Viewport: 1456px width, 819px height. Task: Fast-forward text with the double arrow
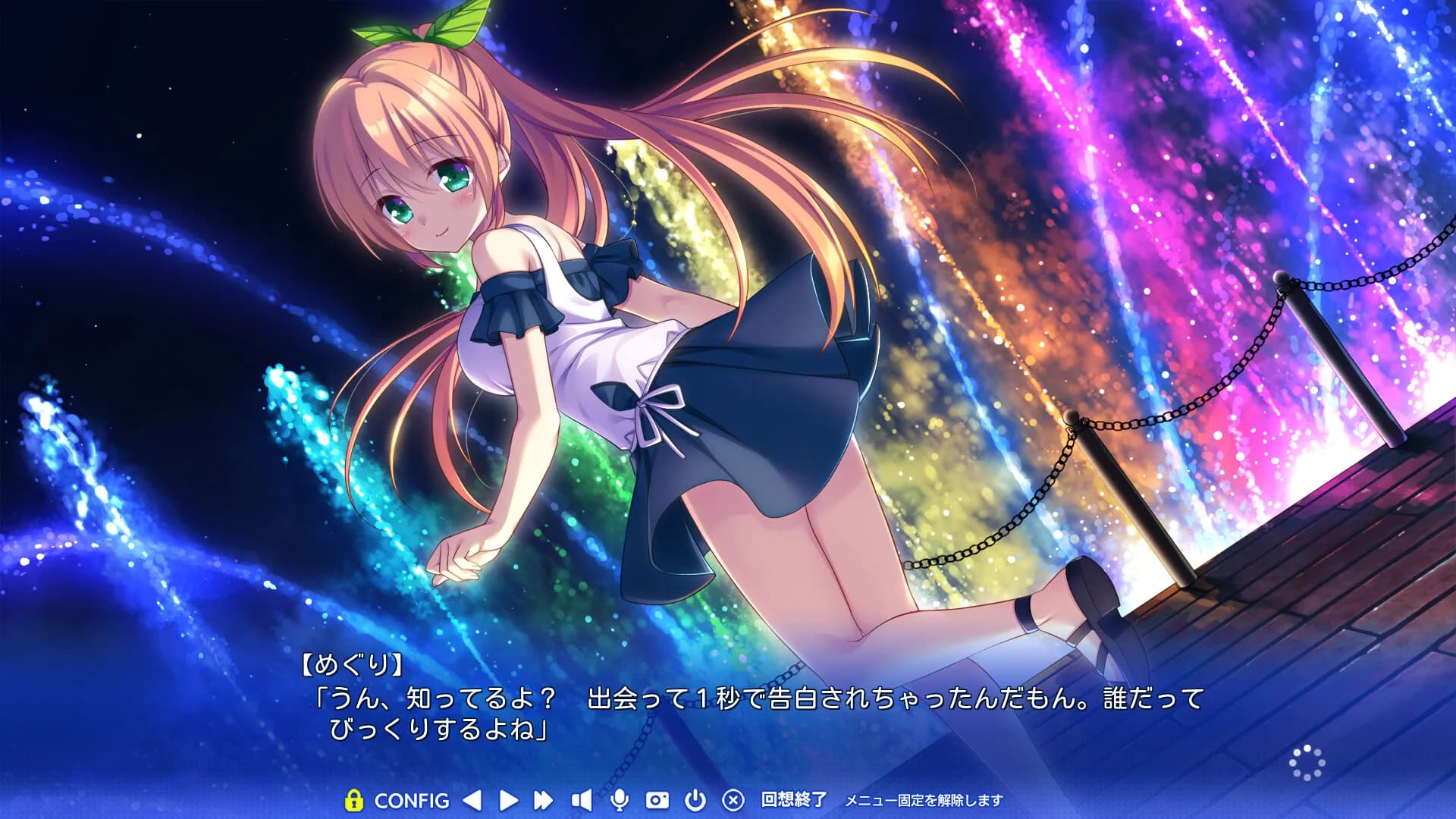click(543, 800)
